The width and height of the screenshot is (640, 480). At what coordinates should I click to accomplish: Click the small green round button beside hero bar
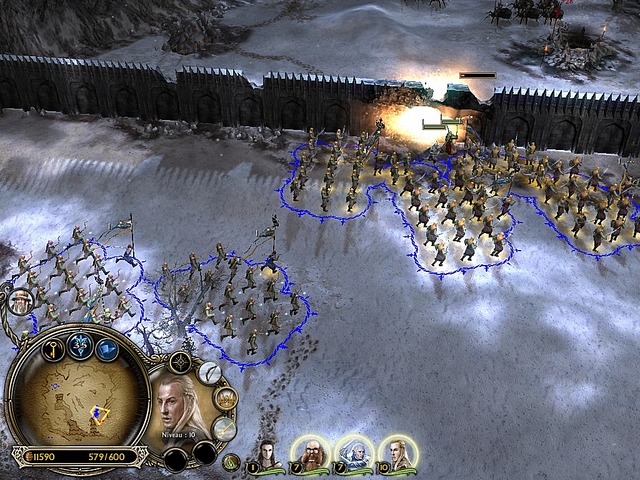pyautogui.click(x=230, y=461)
